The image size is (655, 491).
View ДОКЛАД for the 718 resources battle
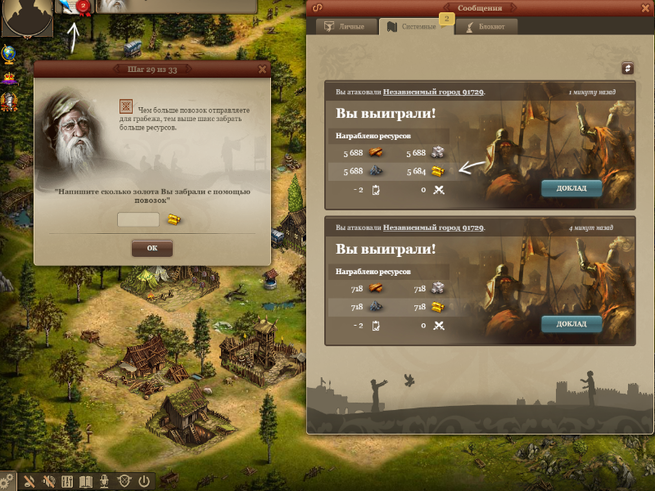click(x=571, y=323)
